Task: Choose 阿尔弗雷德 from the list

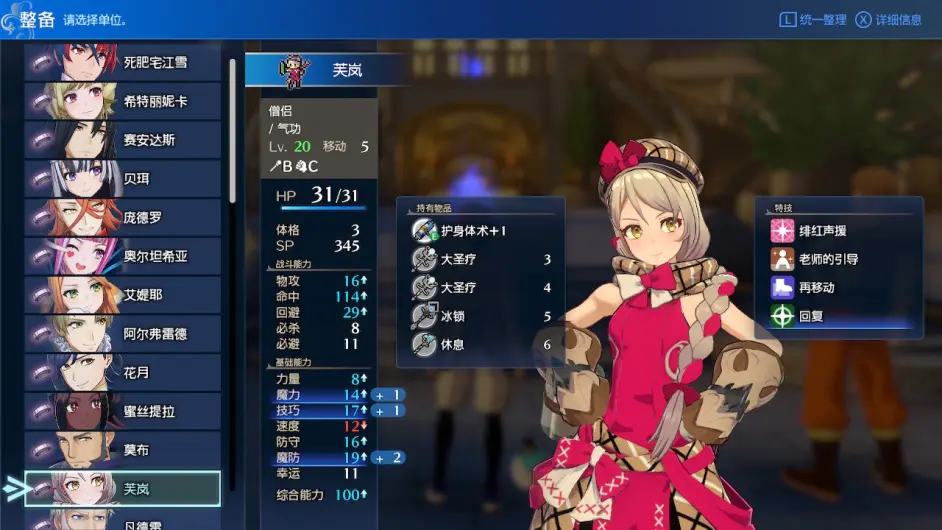Action: 122,334
